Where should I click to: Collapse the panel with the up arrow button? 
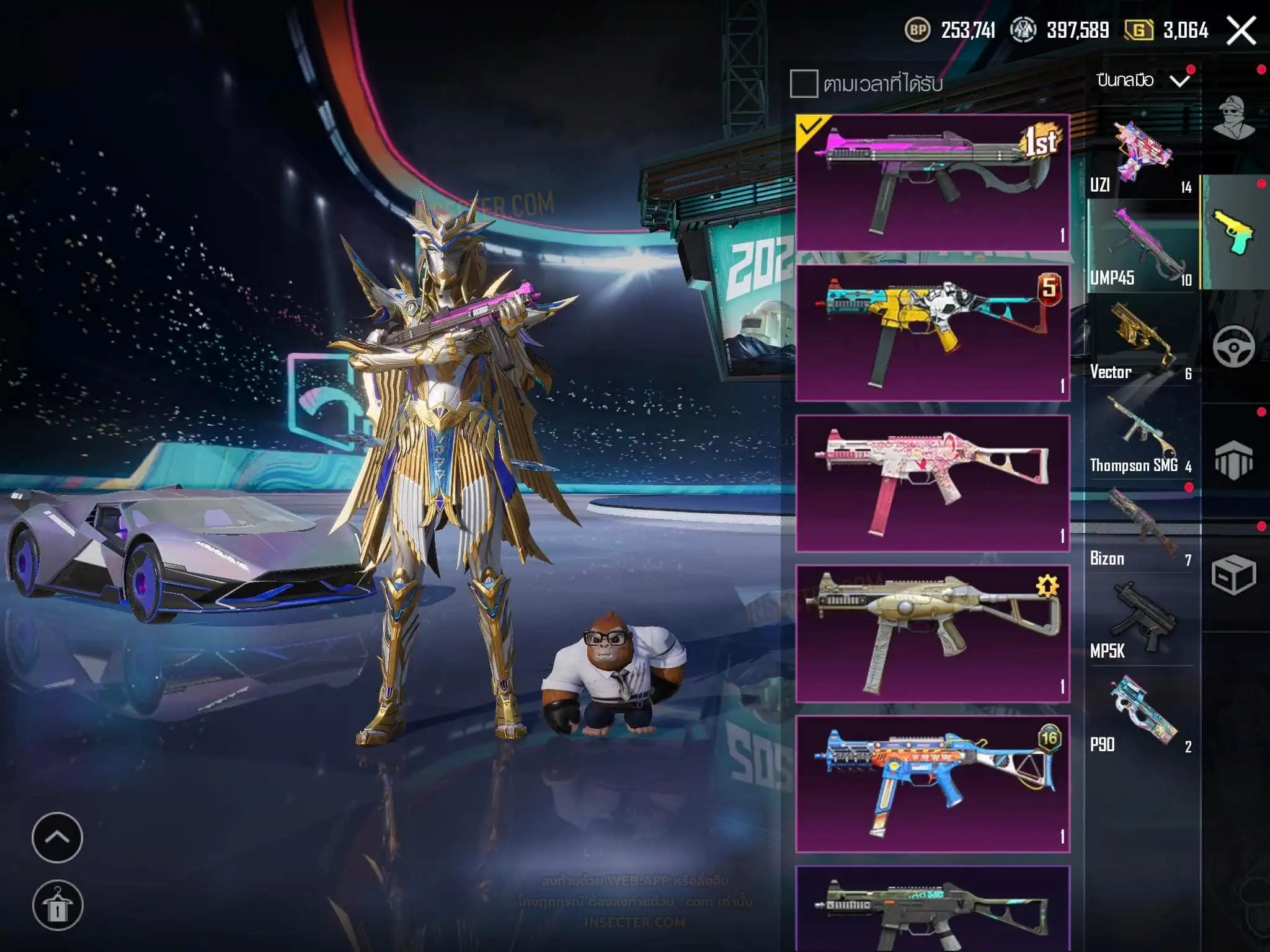57,837
